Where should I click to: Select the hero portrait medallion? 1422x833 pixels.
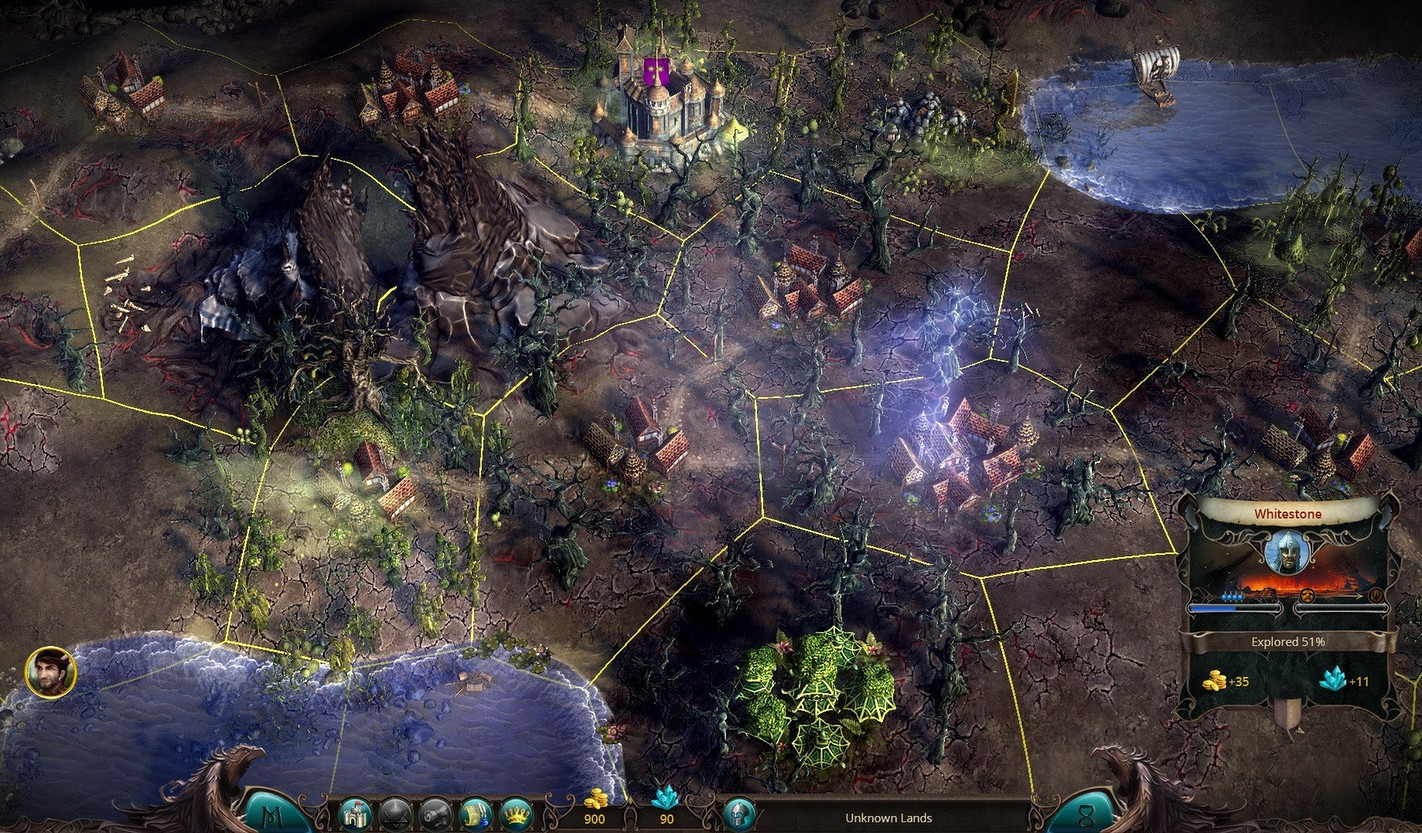click(50, 672)
